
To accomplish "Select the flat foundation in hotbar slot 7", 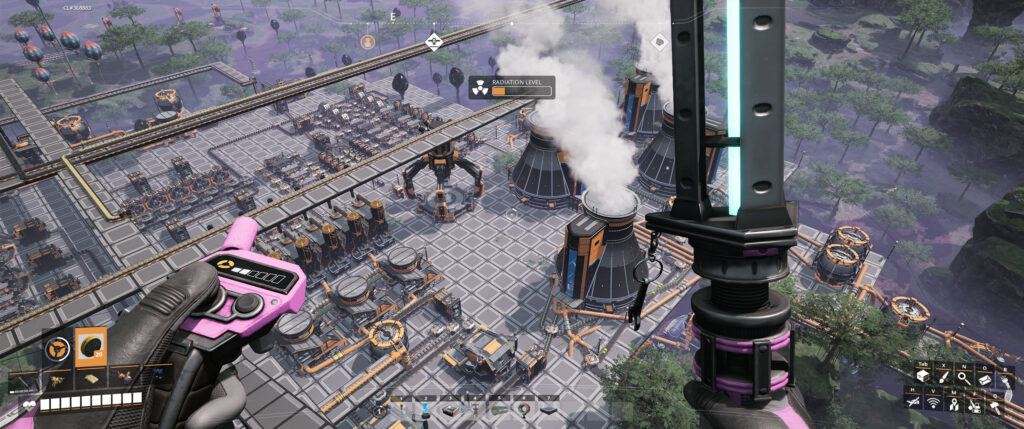I will click(548, 409).
